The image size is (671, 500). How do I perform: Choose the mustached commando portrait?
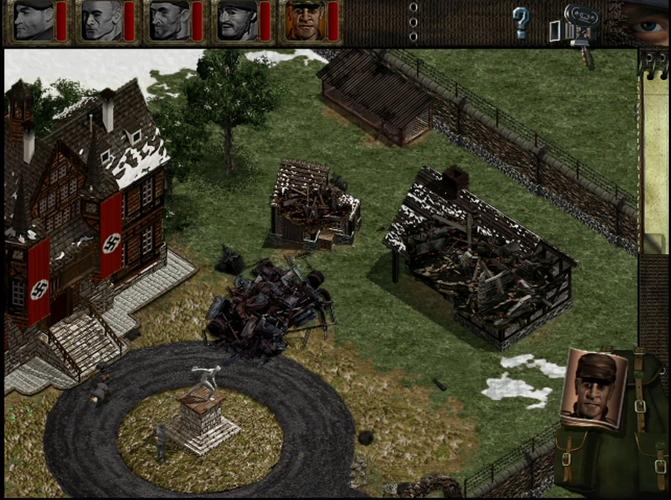pyautogui.click(x=237, y=20)
